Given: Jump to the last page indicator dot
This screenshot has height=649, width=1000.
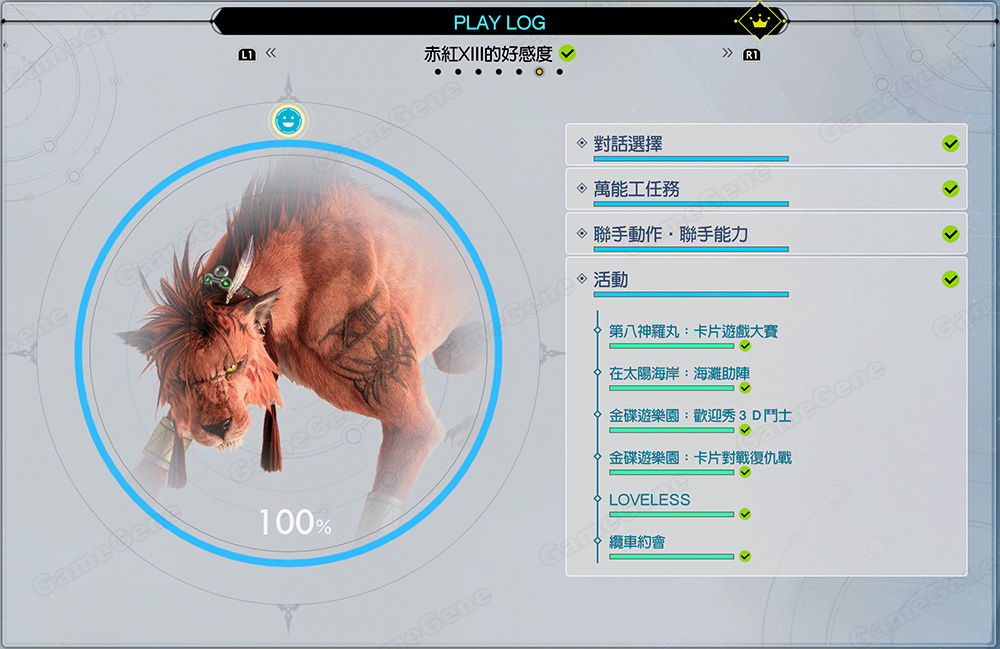Looking at the screenshot, I should click(559, 72).
